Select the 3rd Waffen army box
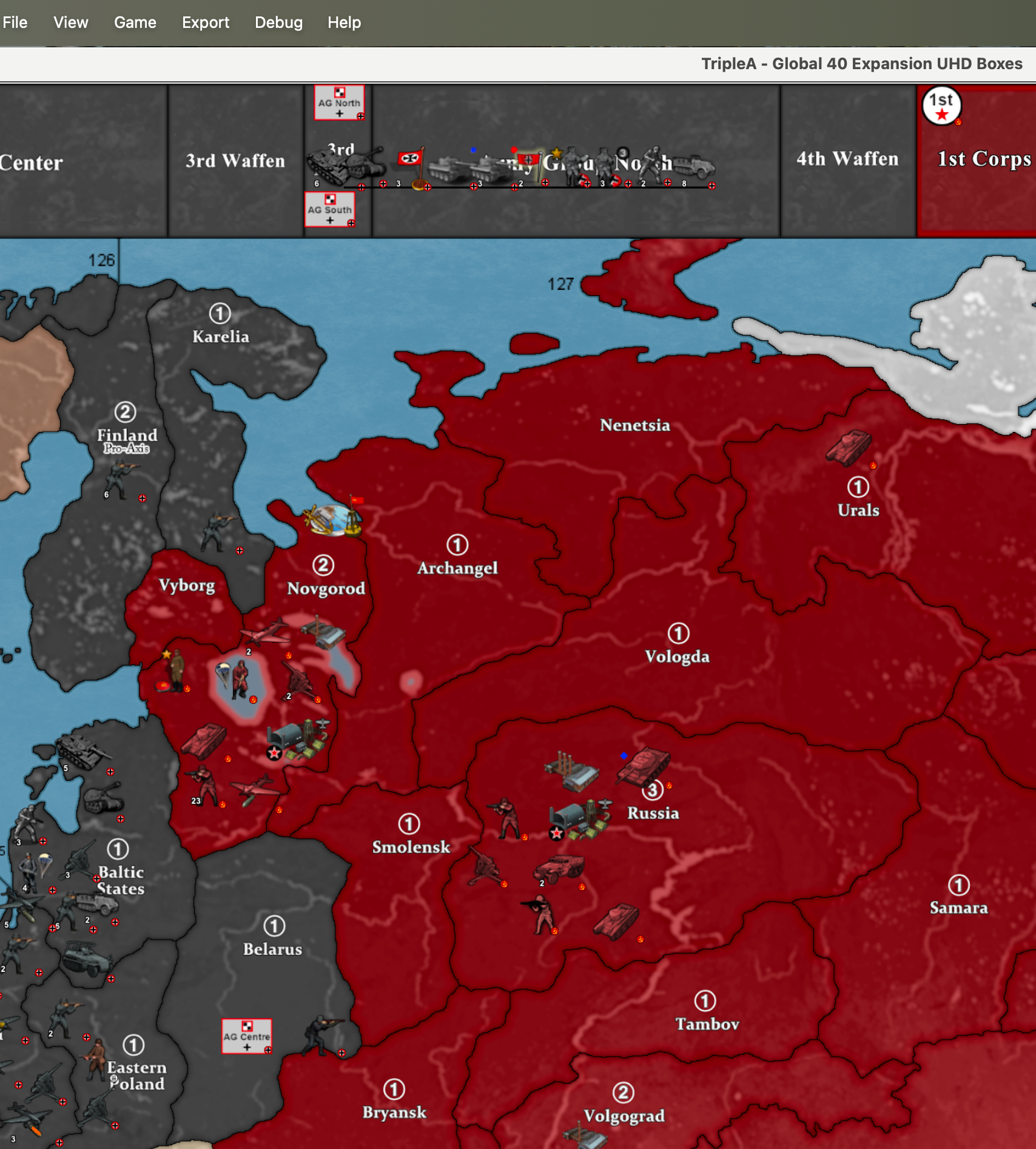The width and height of the screenshot is (1036, 1149). point(235,161)
